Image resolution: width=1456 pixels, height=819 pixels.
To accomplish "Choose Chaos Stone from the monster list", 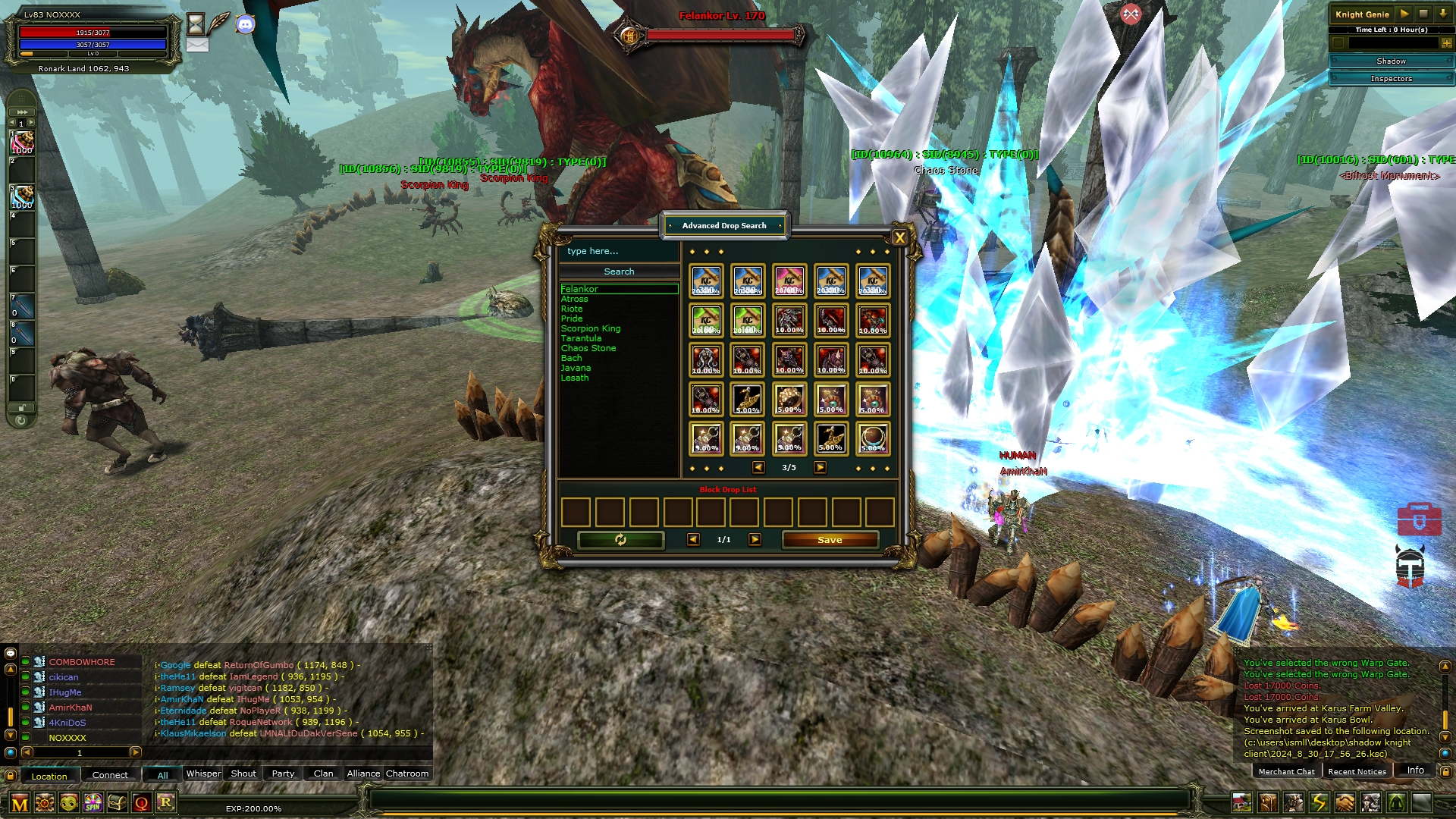I will pyautogui.click(x=588, y=348).
